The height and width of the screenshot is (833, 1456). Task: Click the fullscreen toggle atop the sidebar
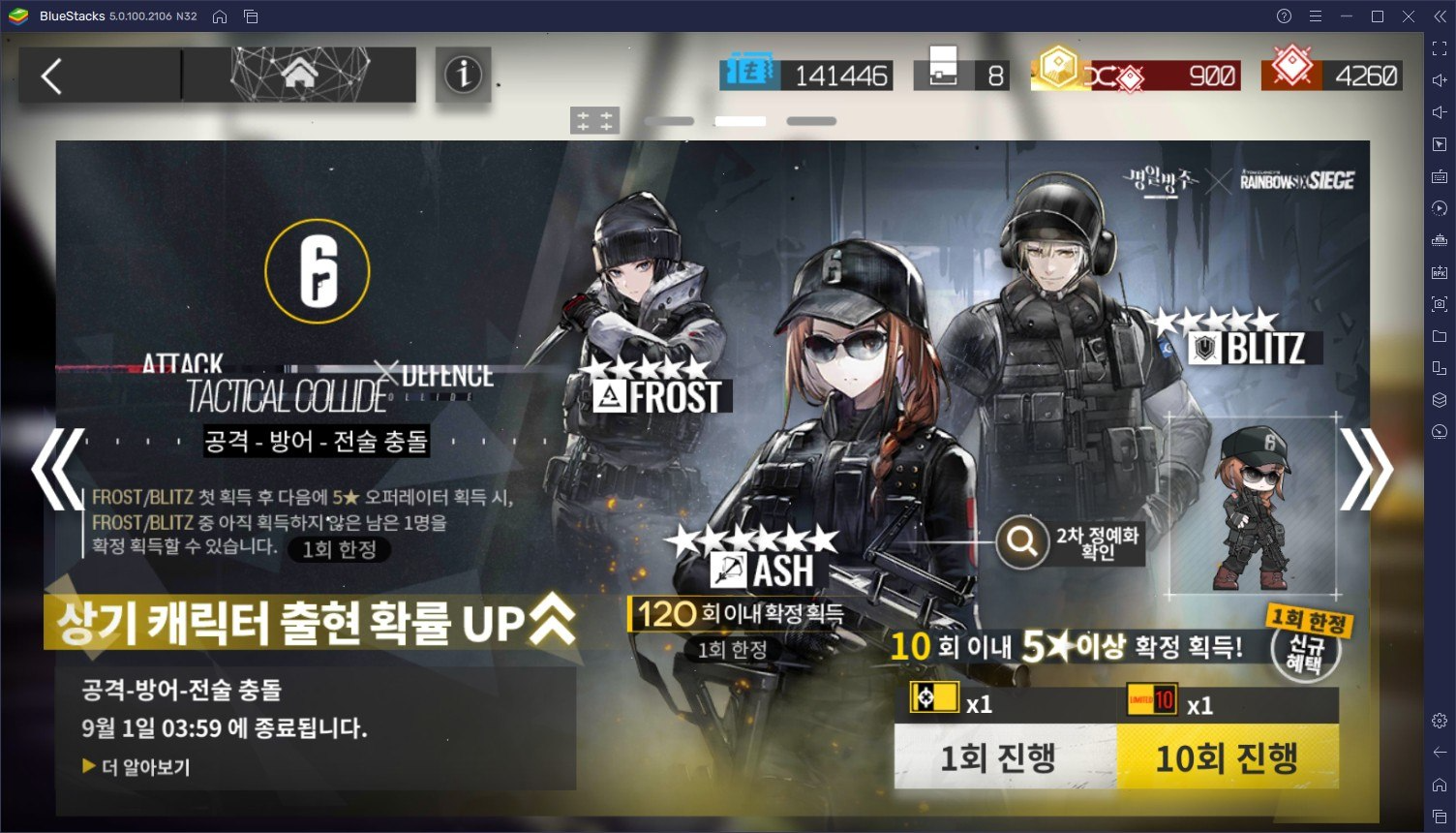pyautogui.click(x=1440, y=47)
